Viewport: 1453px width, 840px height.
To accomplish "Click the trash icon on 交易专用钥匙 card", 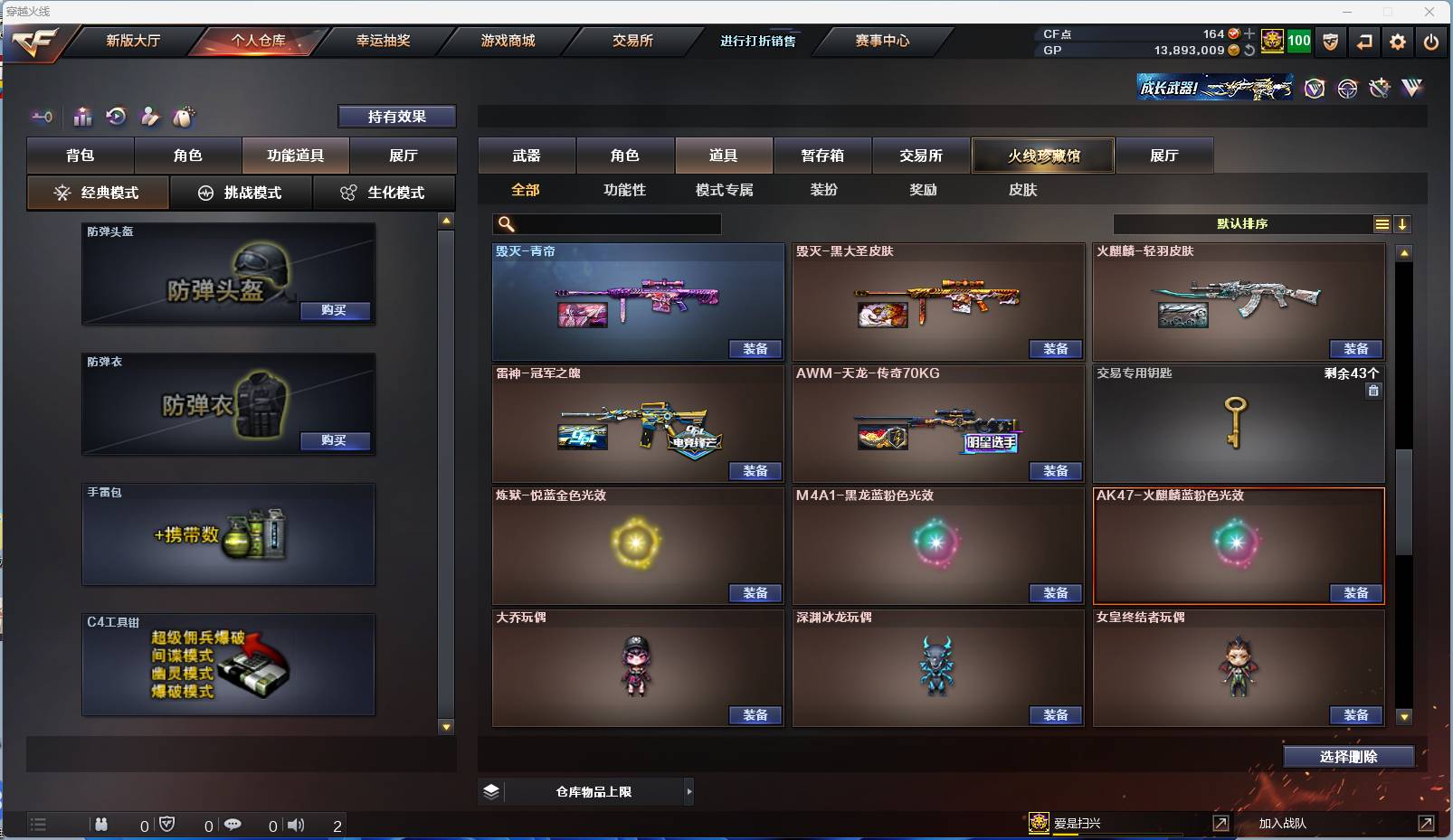I will tap(1373, 390).
